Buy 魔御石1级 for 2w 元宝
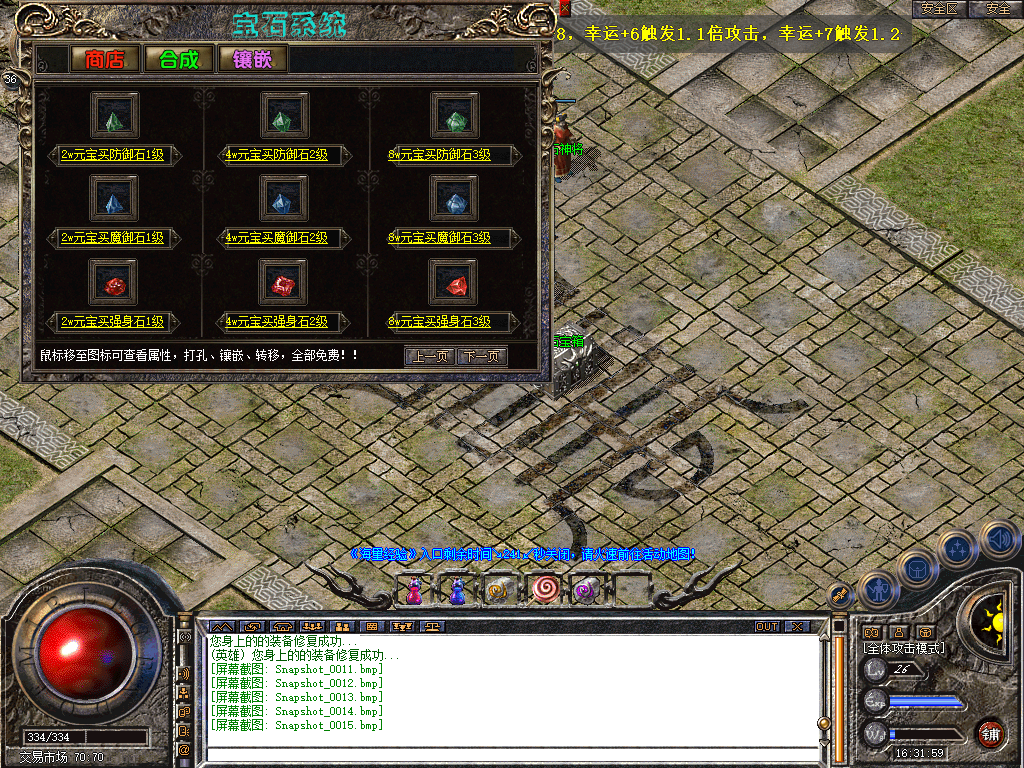Image resolution: width=1024 pixels, height=768 pixels. click(112, 238)
